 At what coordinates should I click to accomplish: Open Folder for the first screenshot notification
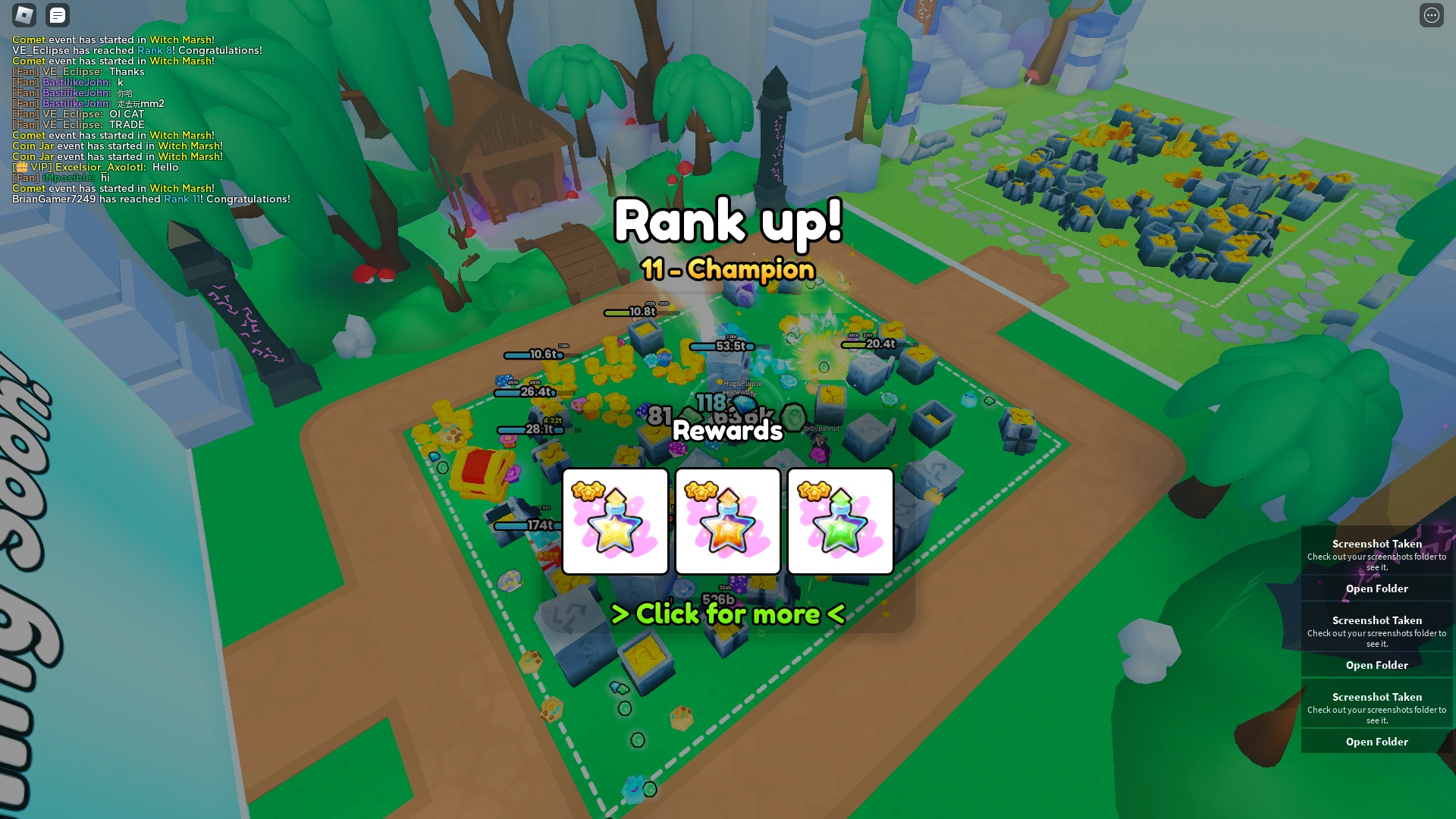tap(1376, 588)
